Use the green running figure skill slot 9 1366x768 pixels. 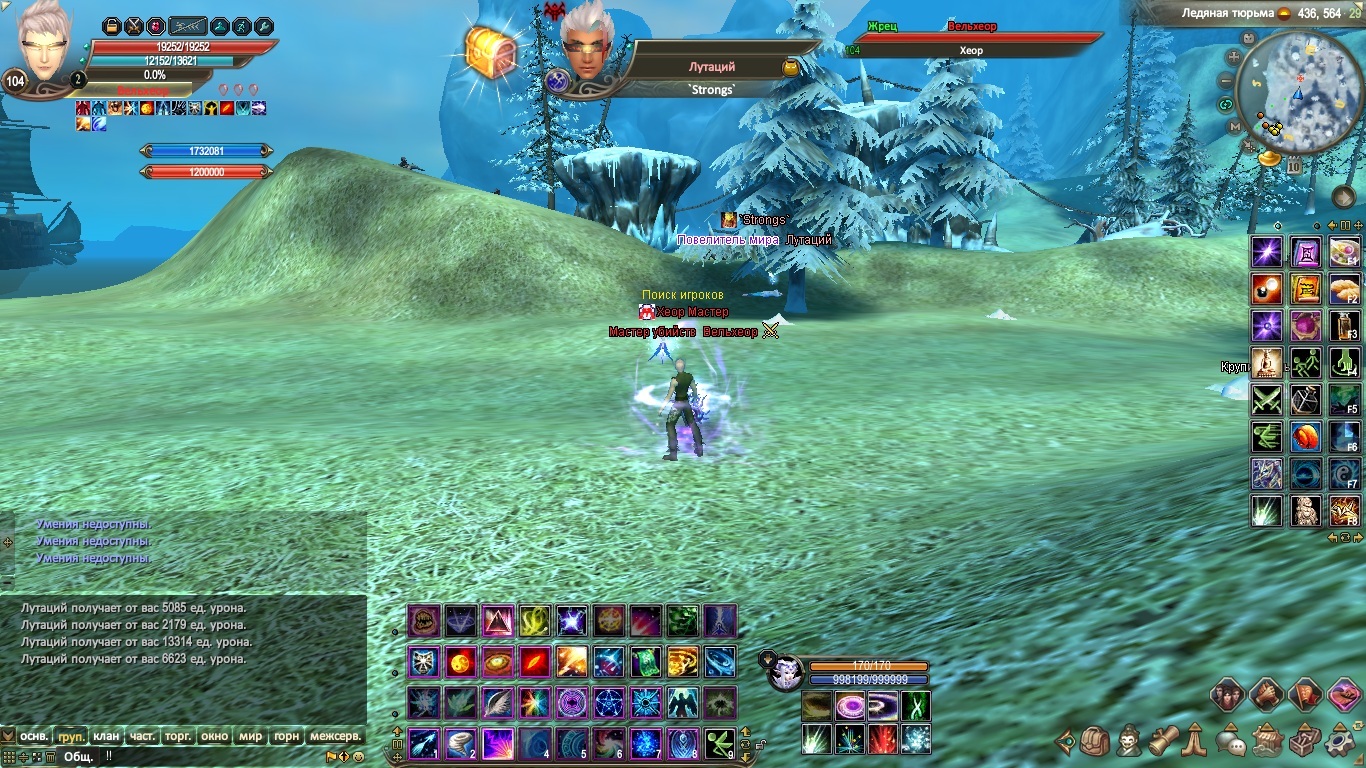[x=719, y=743]
